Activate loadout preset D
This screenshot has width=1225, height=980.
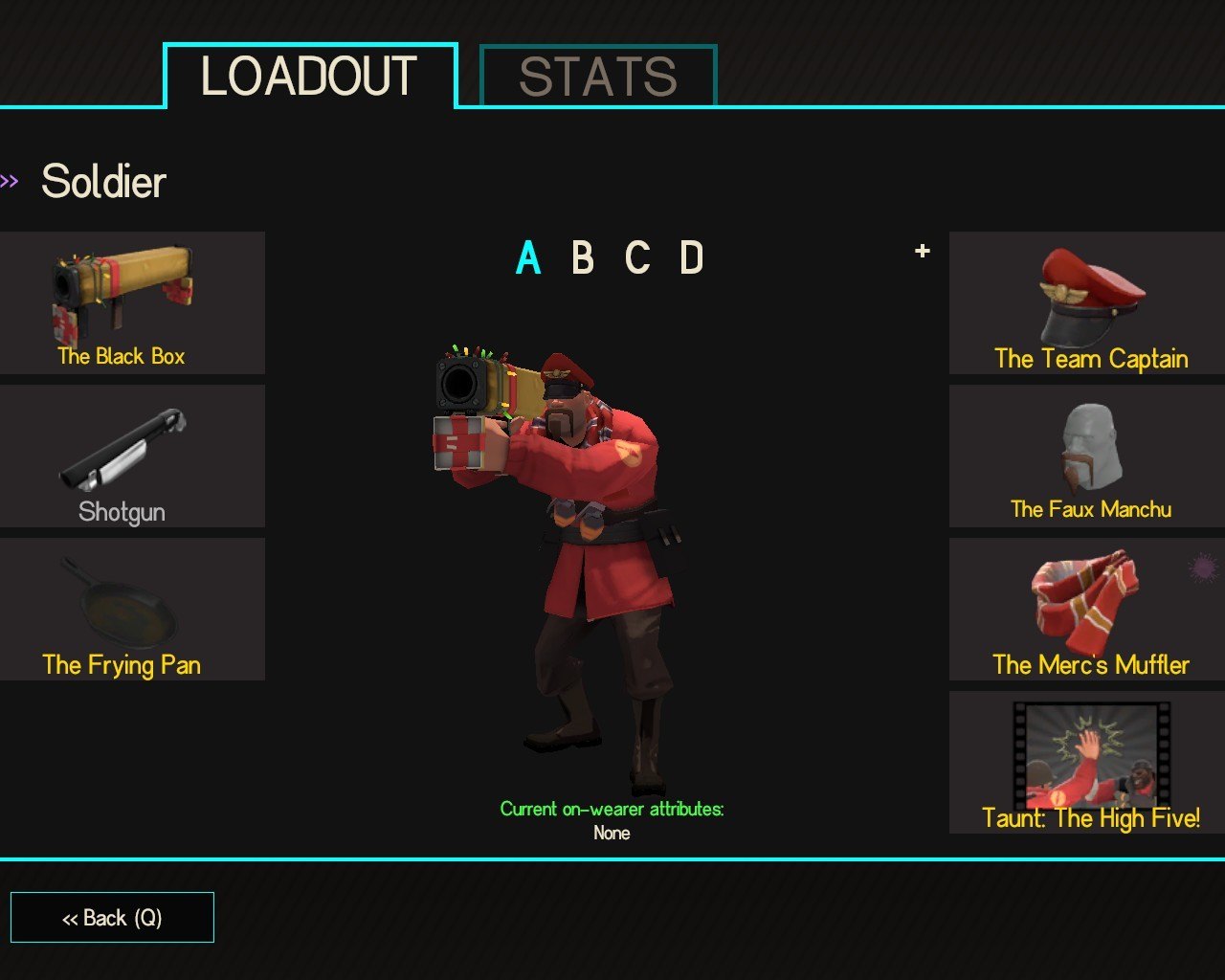tap(692, 258)
